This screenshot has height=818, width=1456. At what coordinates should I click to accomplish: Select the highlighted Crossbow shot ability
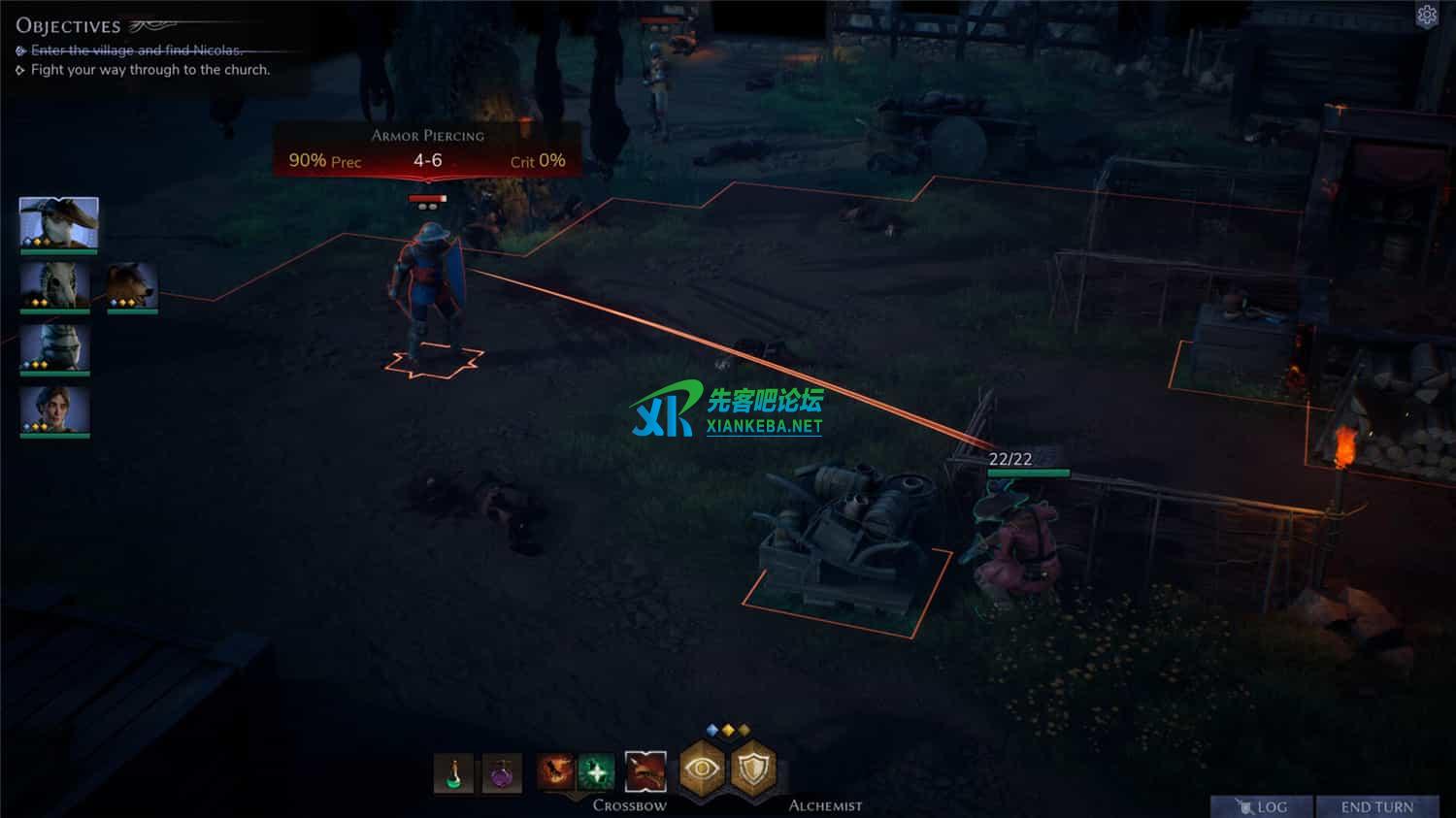[645, 772]
